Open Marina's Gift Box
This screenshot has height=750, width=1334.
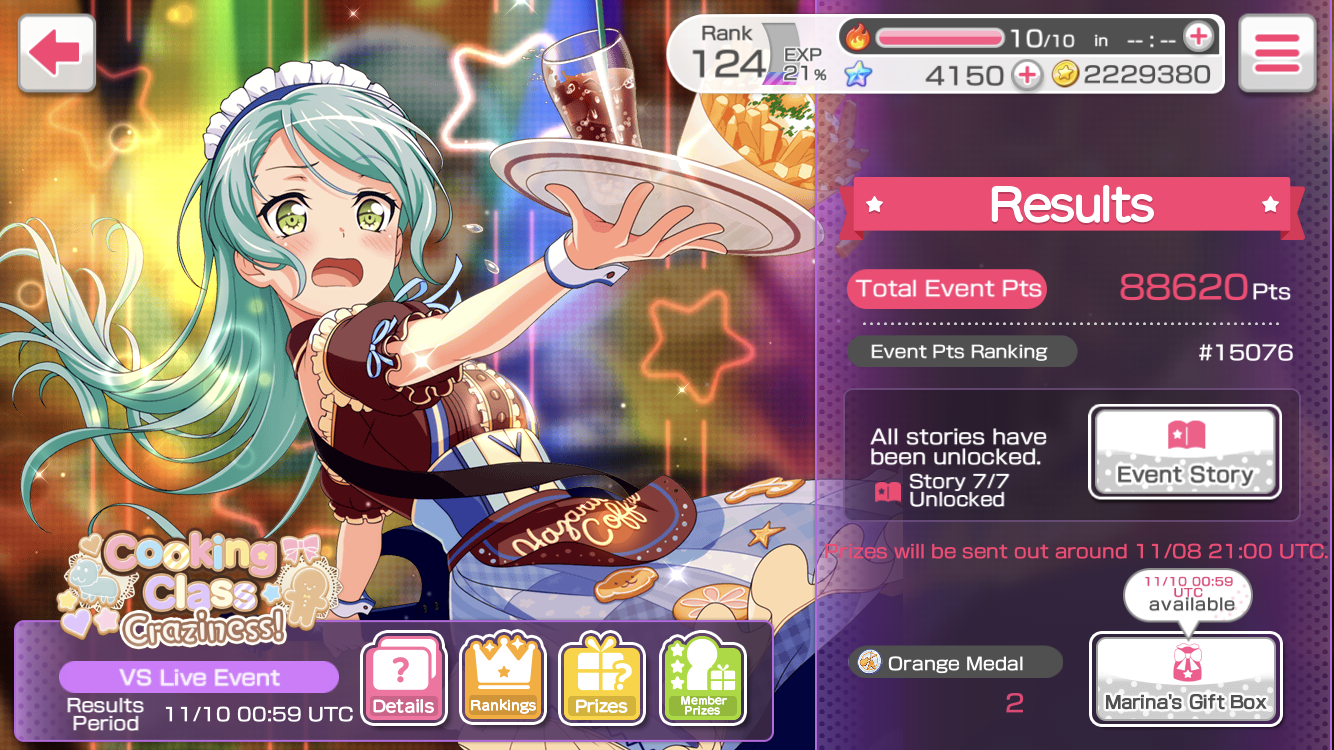click(x=1185, y=679)
